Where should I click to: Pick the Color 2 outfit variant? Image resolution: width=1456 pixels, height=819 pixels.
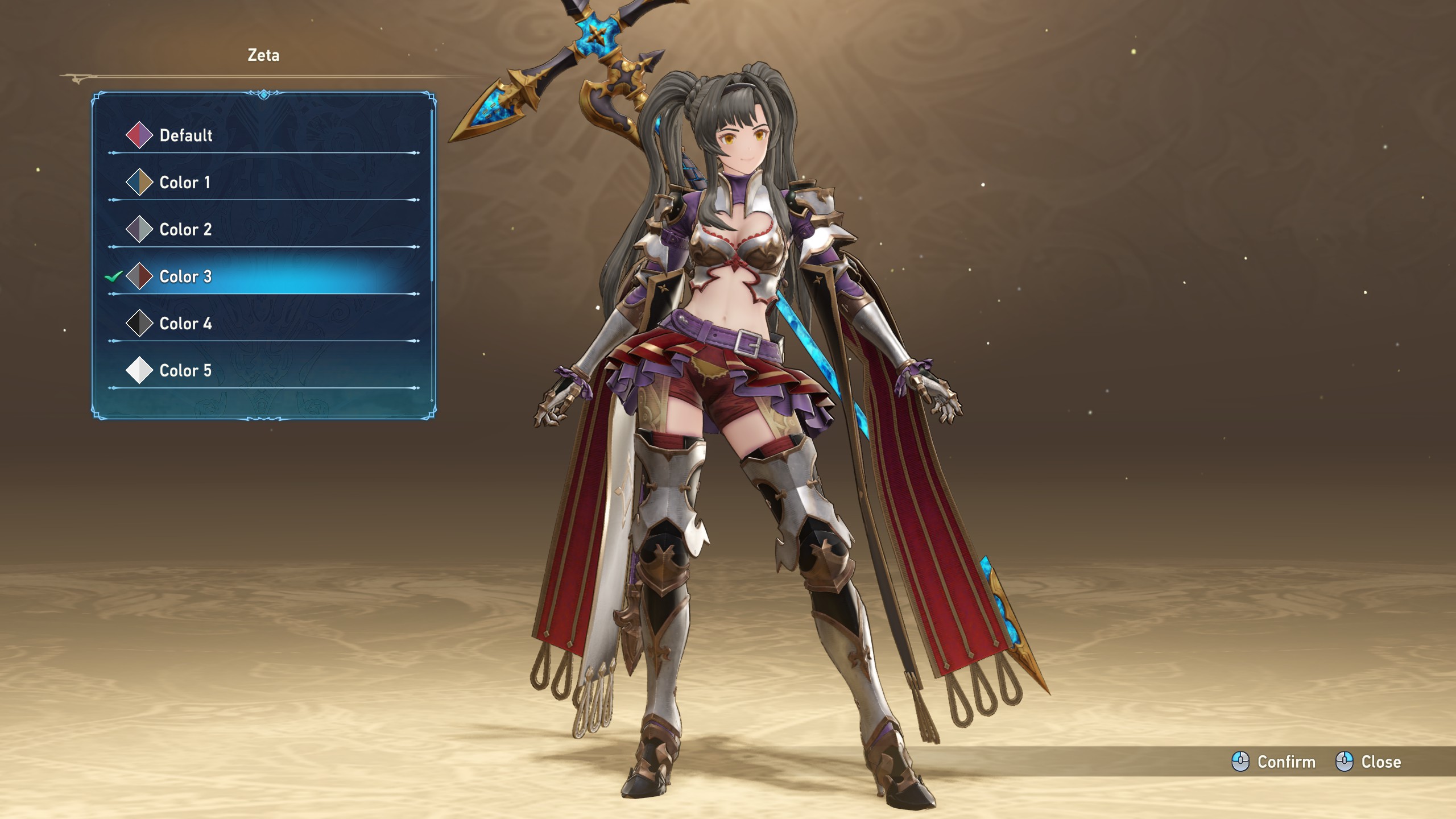(185, 230)
